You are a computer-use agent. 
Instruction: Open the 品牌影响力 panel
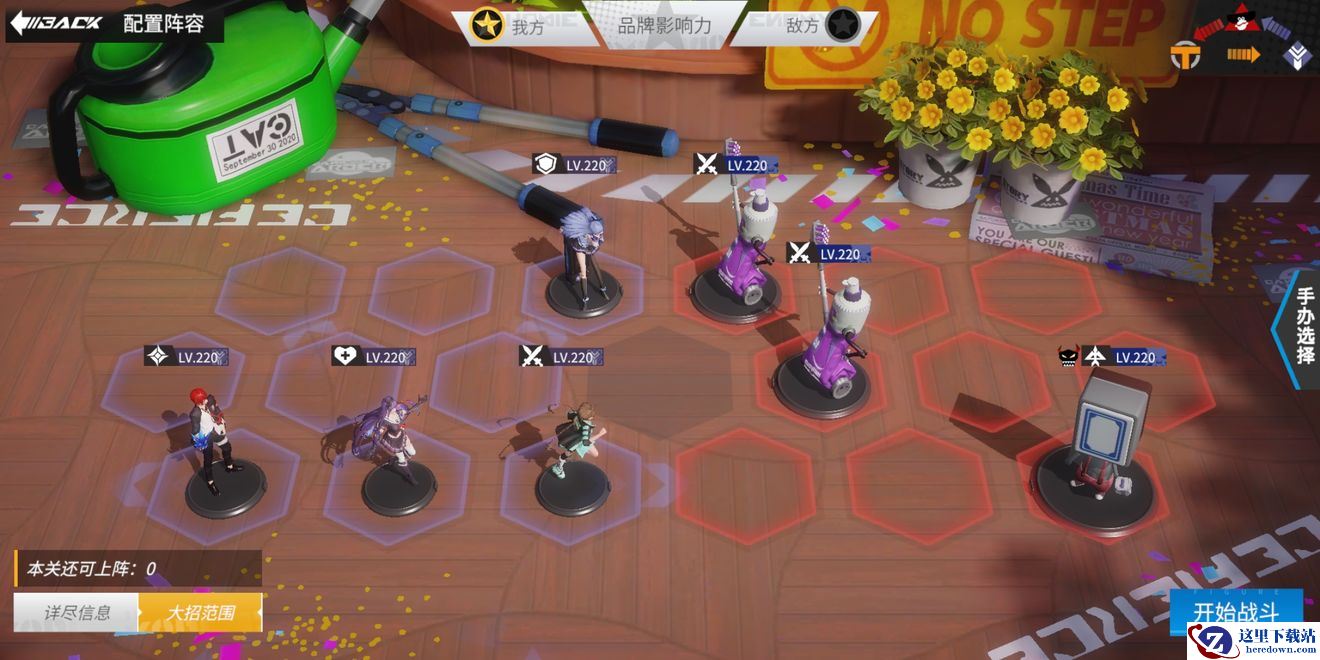point(664,26)
